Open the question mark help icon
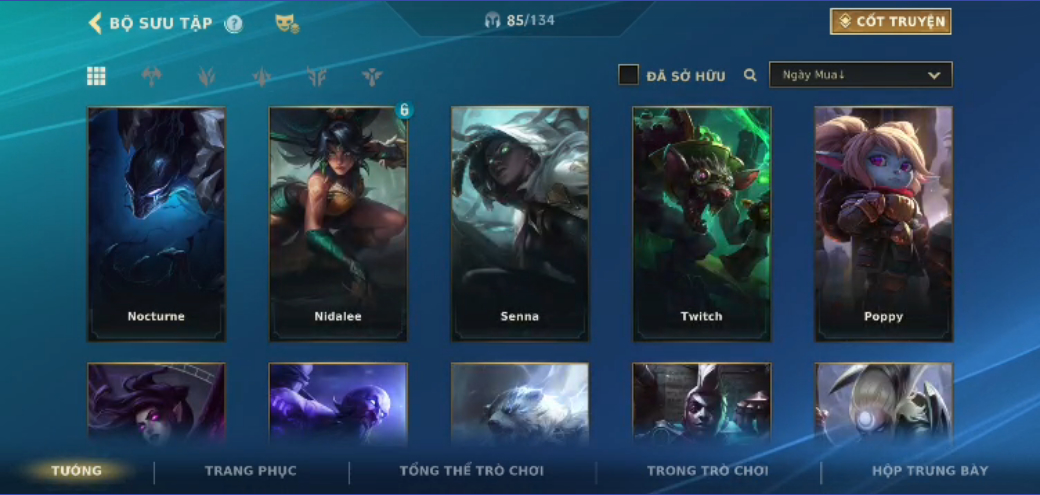1040x495 pixels. point(234,23)
